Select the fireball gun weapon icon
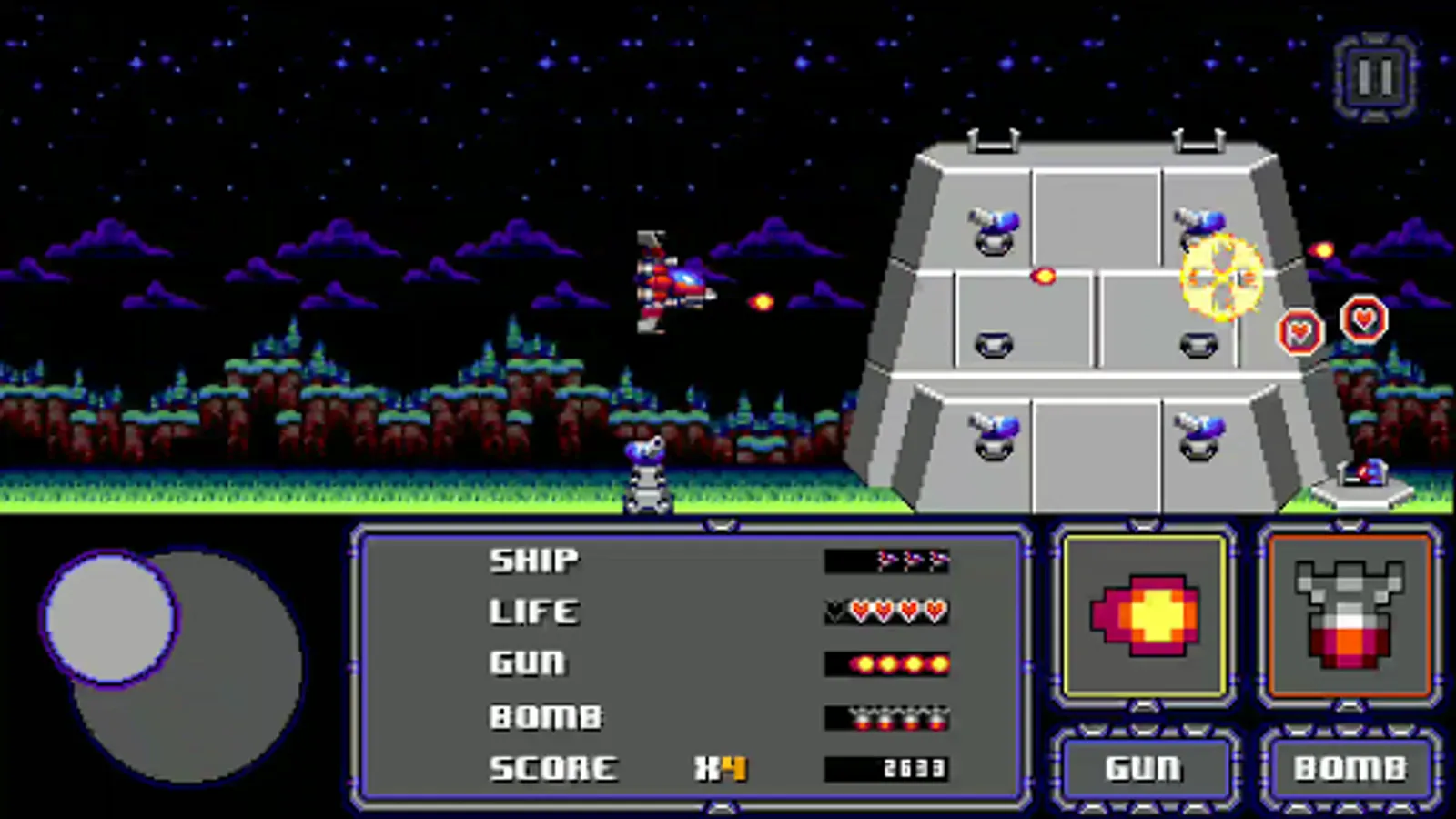This screenshot has width=1456, height=819. point(1145,616)
